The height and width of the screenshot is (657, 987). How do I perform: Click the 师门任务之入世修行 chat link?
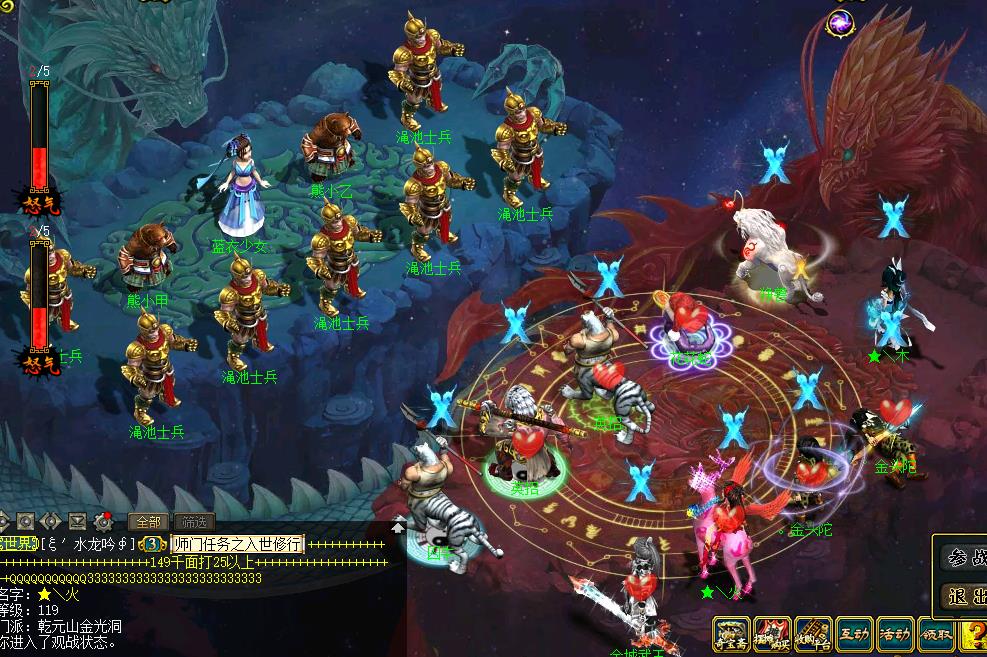(237, 544)
